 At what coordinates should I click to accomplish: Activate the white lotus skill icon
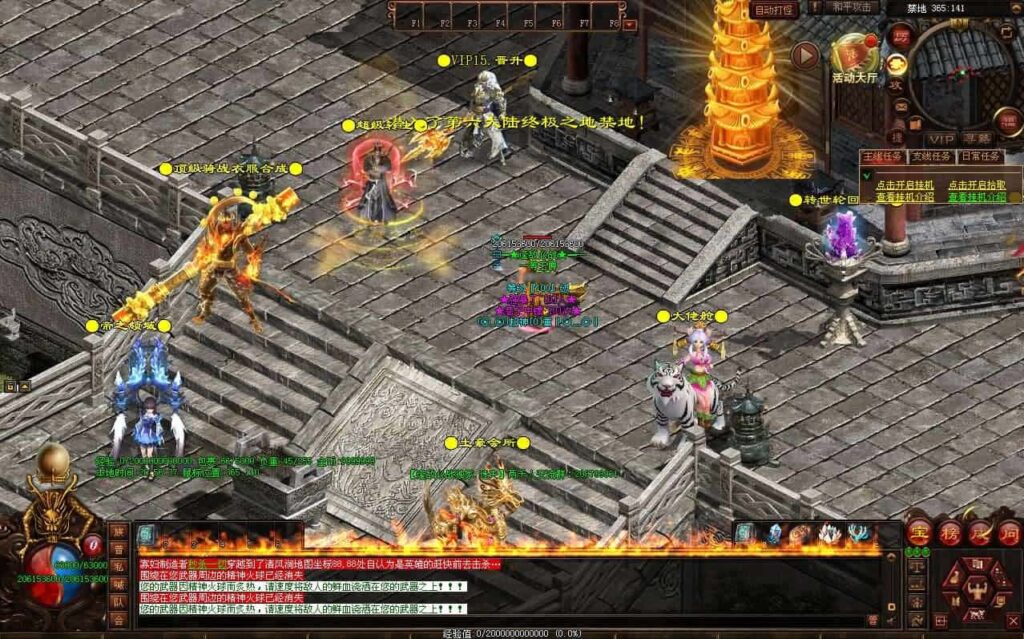829,533
